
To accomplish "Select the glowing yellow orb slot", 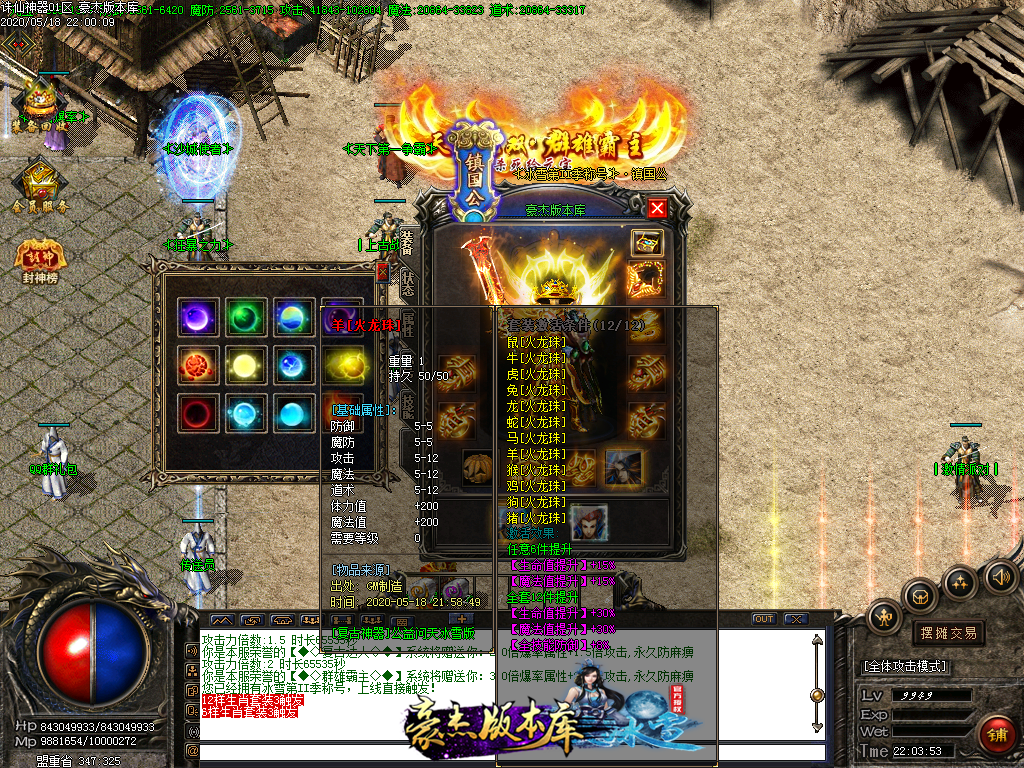I will click(x=241, y=364).
